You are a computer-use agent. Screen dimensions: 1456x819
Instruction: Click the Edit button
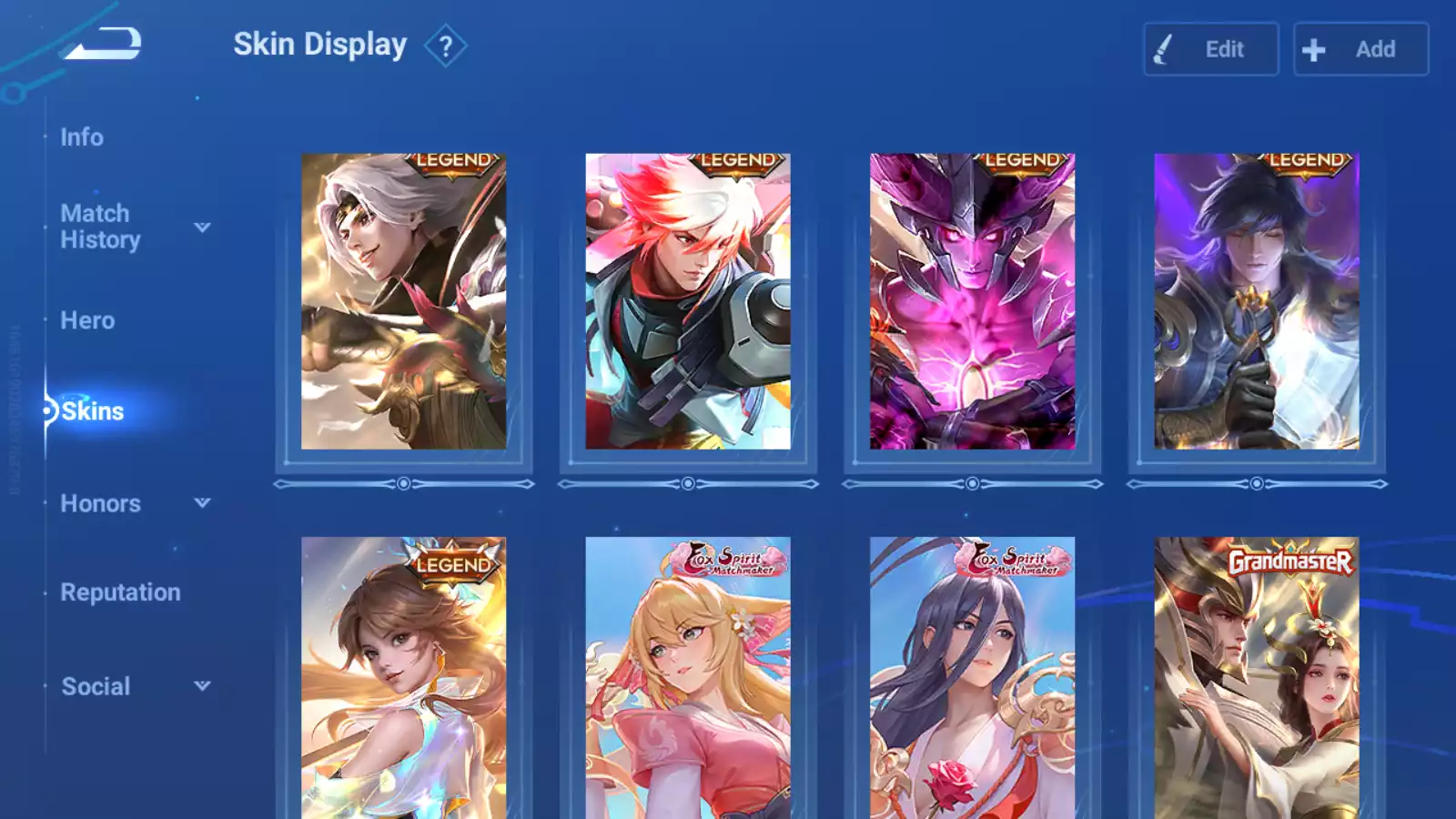(x=1210, y=49)
